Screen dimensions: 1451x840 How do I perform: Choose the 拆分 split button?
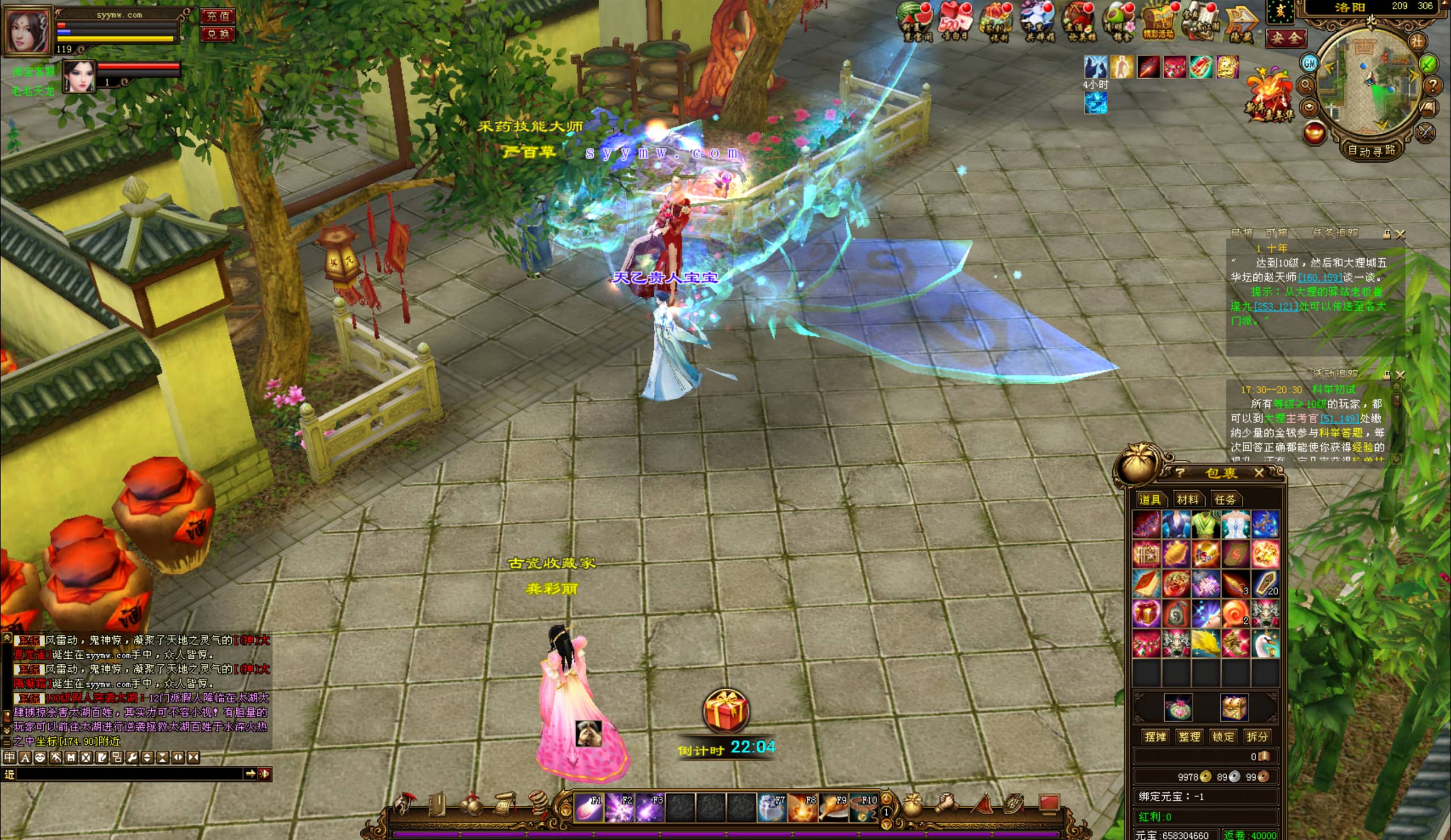tap(1257, 736)
